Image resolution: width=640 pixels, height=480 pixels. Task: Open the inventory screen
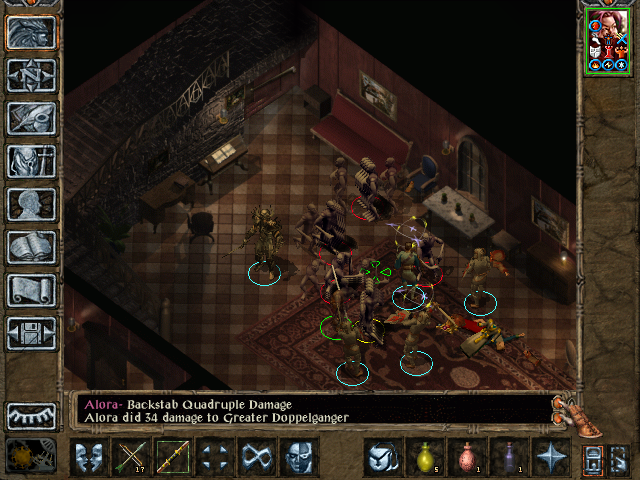pyautogui.click(x=31, y=161)
